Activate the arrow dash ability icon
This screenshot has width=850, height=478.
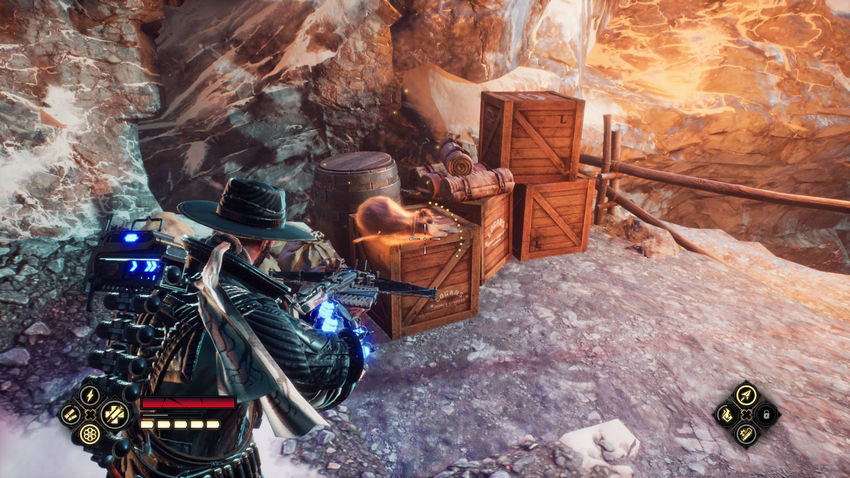(746, 394)
